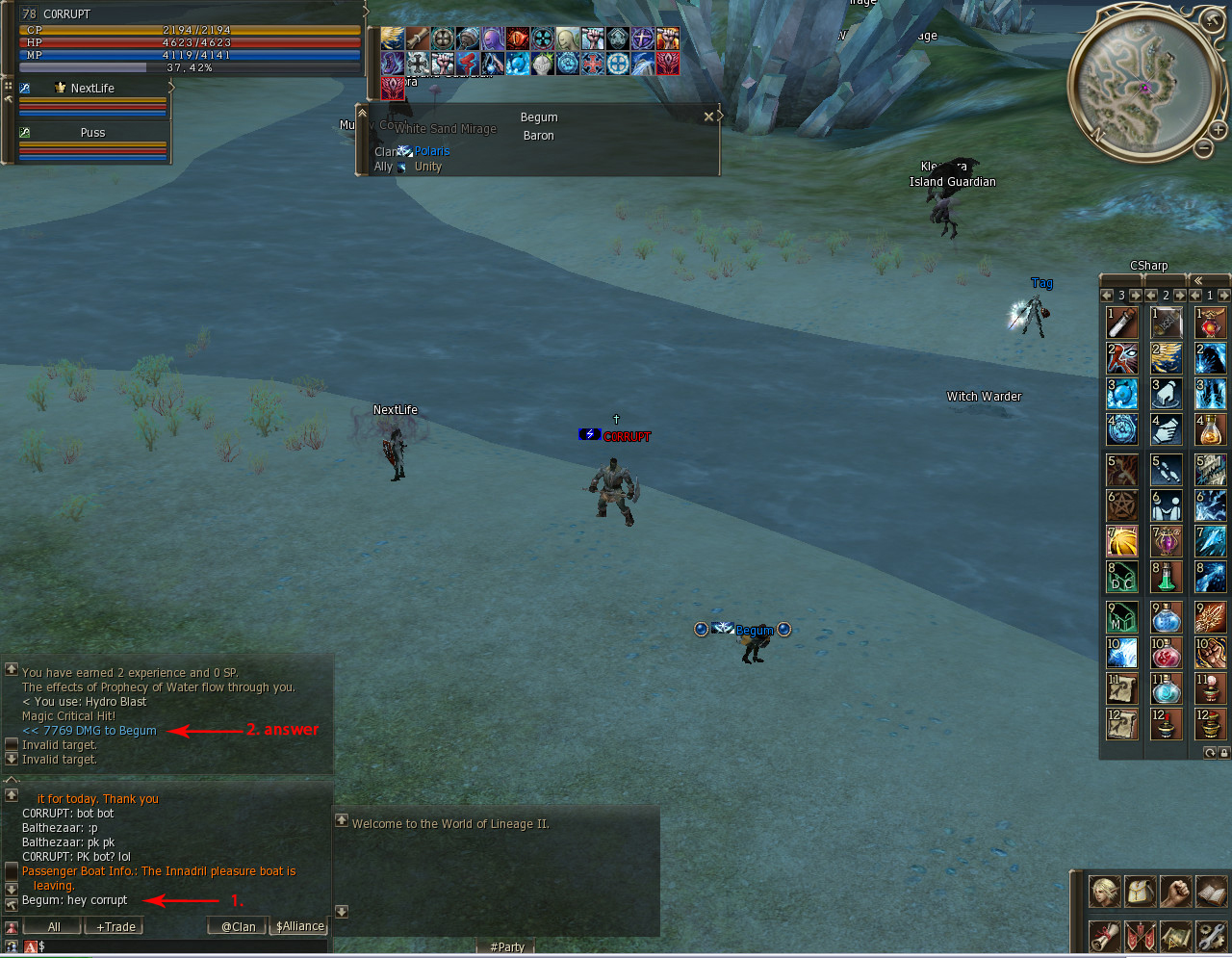Open the skills open-book icon
1232x958 pixels.
click(1211, 892)
